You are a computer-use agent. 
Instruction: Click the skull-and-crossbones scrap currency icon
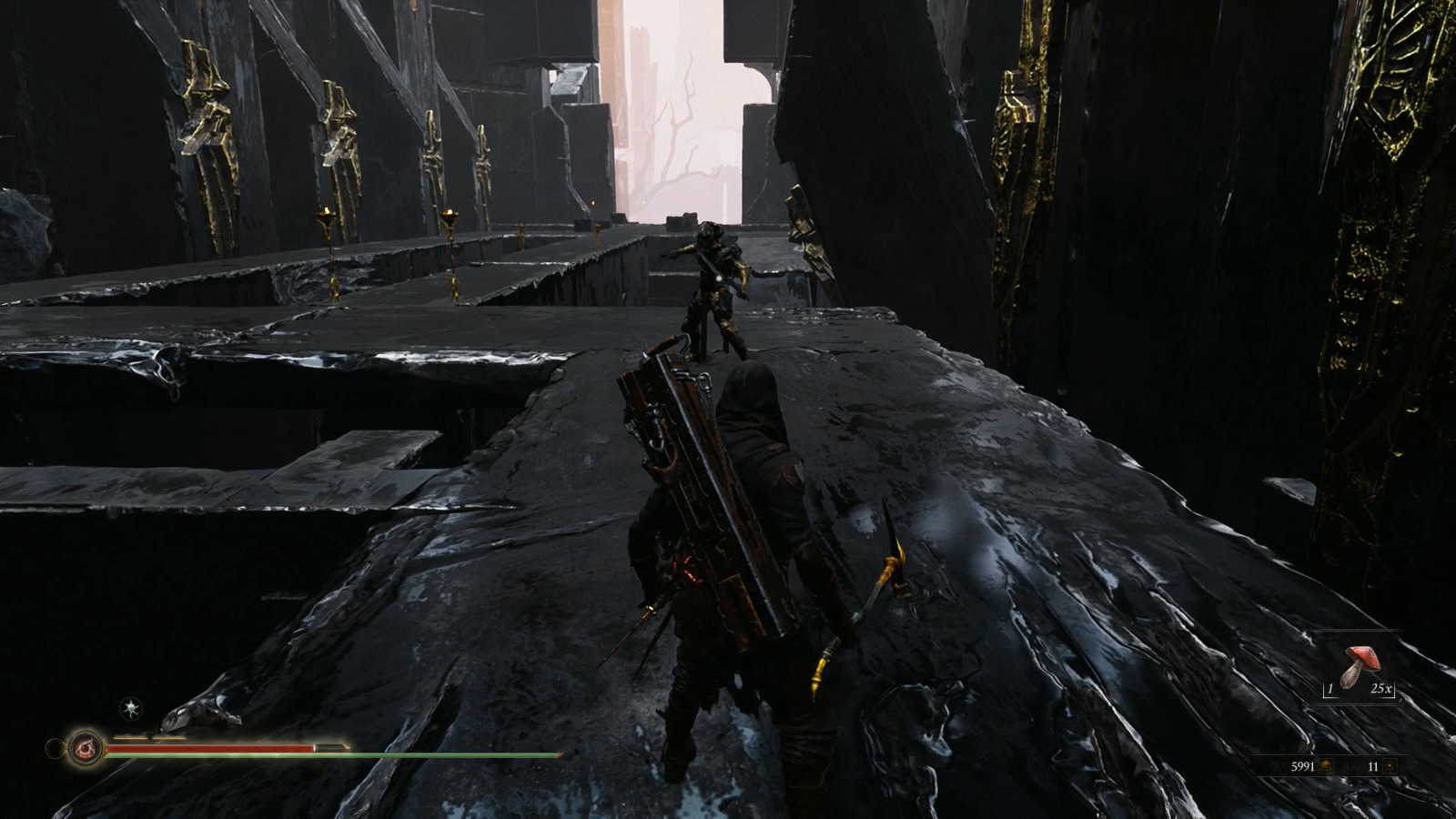(x=1326, y=766)
